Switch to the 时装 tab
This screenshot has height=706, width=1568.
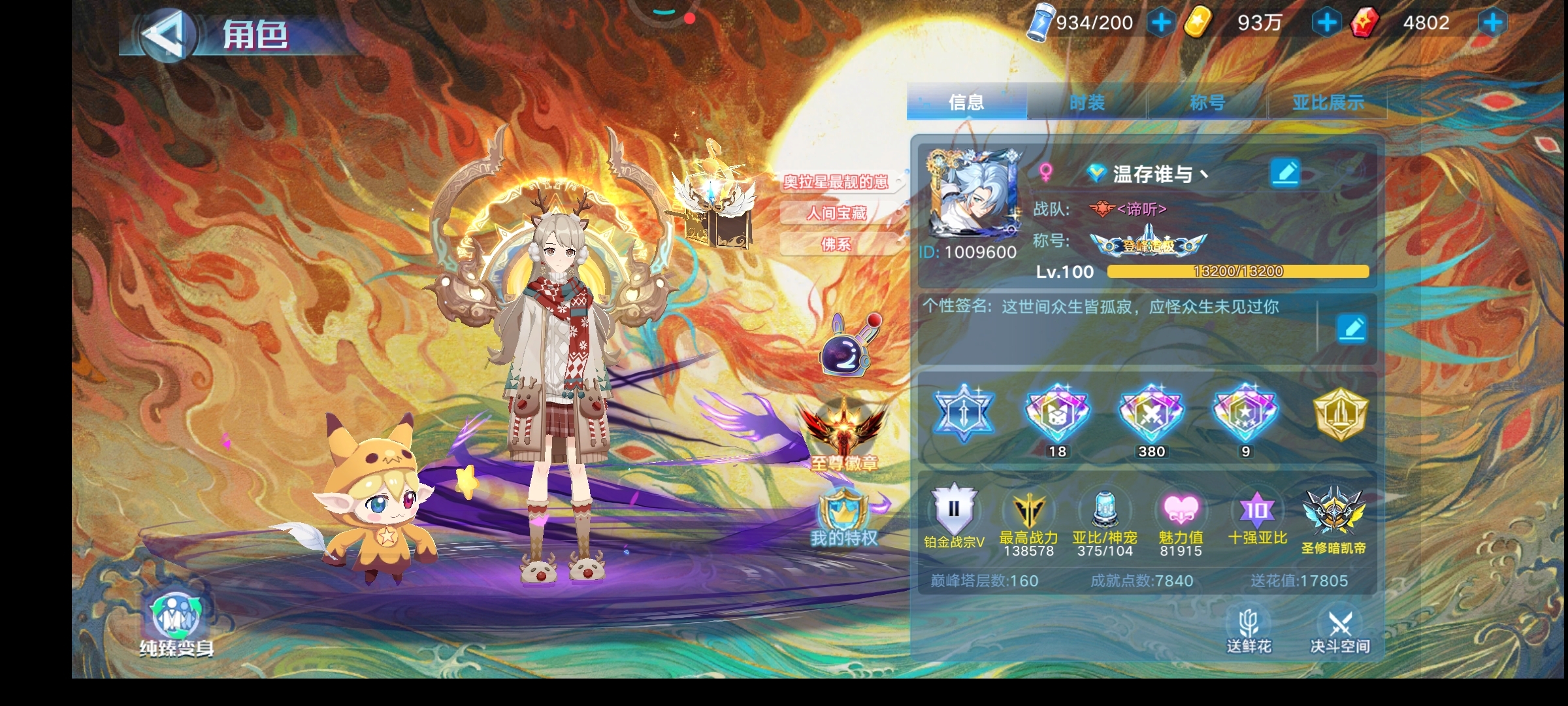click(1086, 103)
